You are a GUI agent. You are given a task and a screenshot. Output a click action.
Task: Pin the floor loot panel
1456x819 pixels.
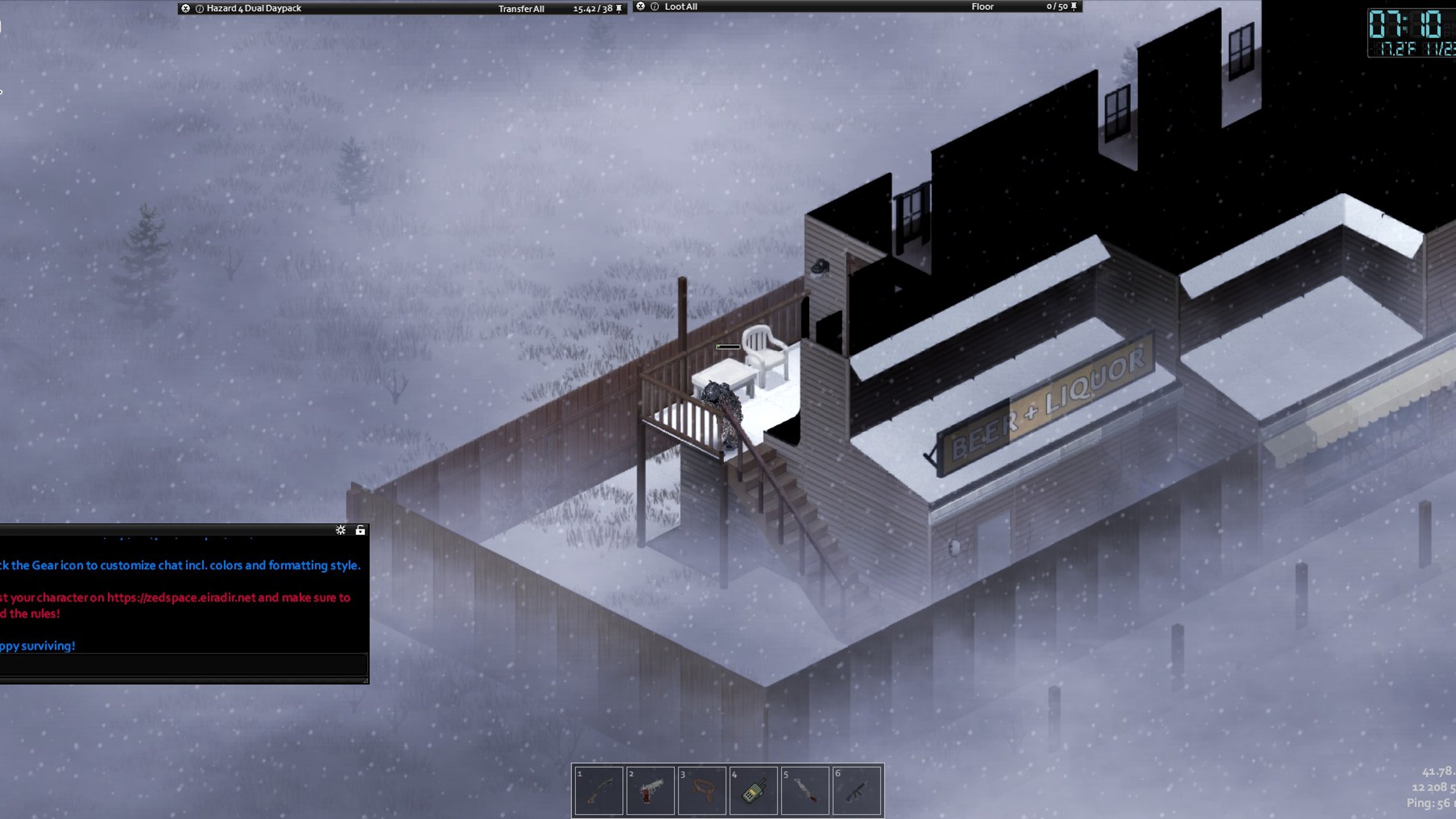coord(1074,6)
